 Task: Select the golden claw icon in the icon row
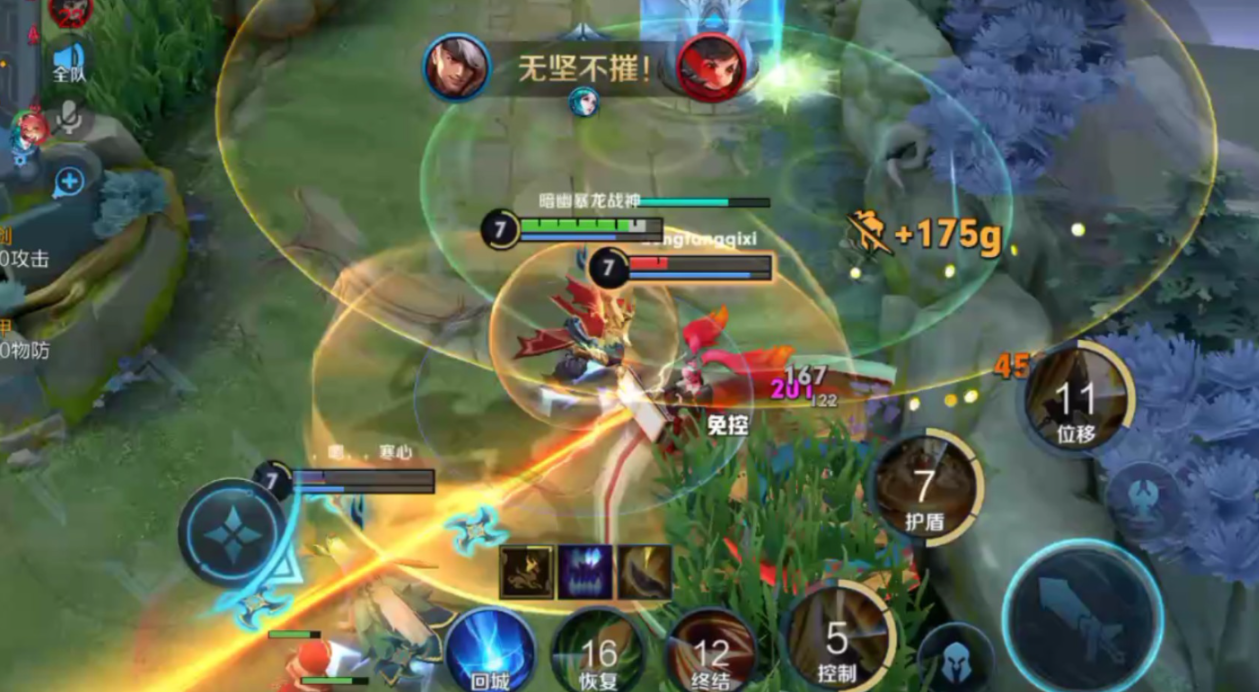pos(644,572)
